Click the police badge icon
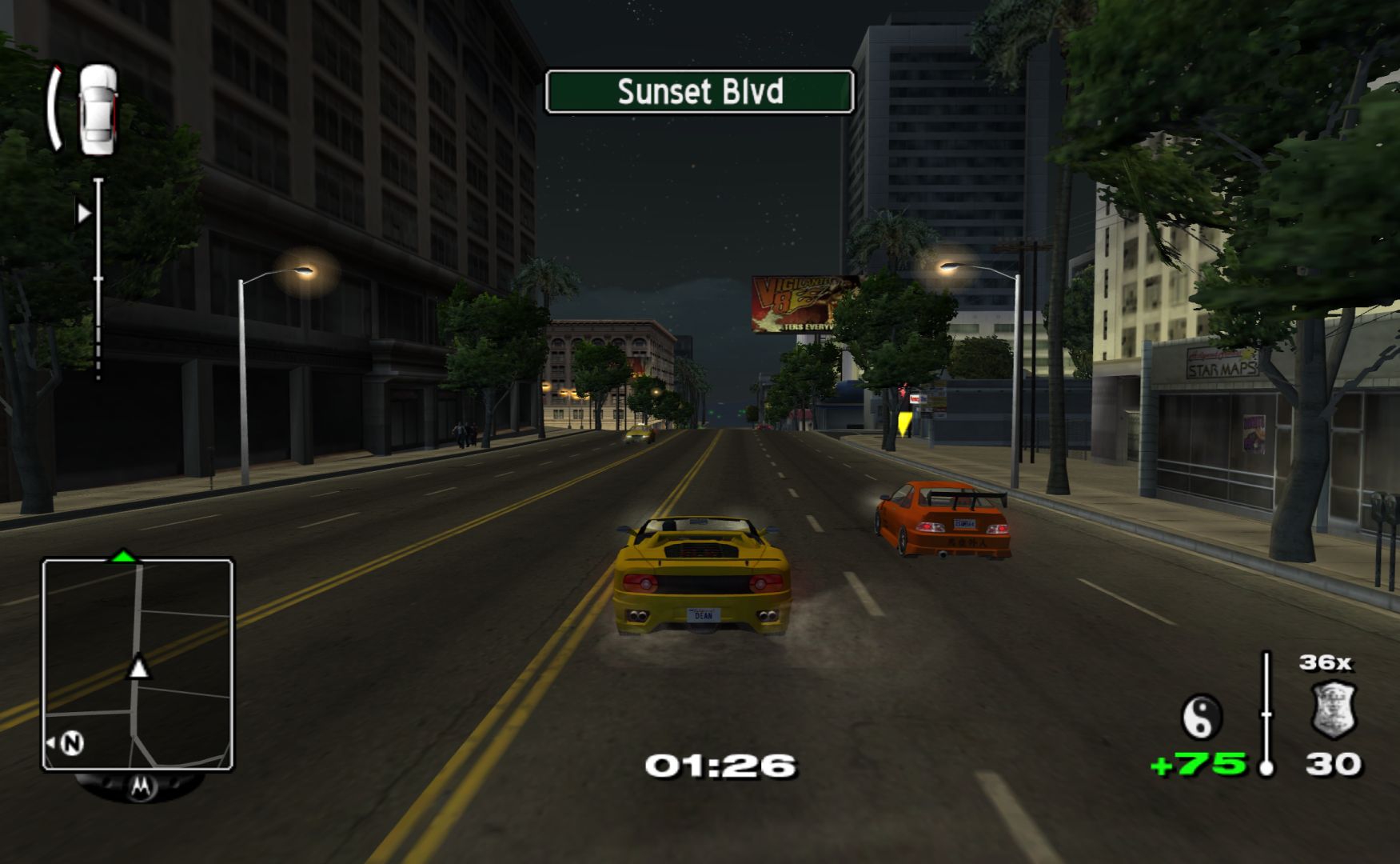Screen dimensions: 1400x864 click(x=1334, y=708)
